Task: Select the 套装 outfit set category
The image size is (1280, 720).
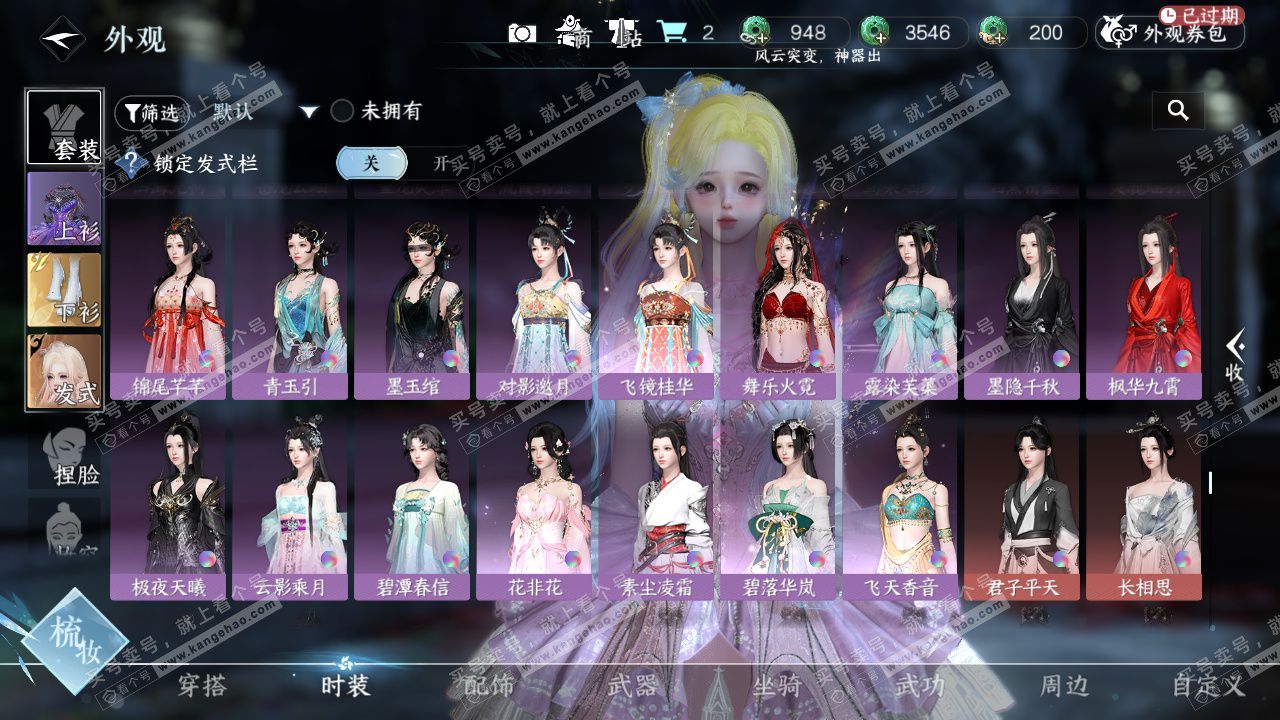Action: (64, 127)
